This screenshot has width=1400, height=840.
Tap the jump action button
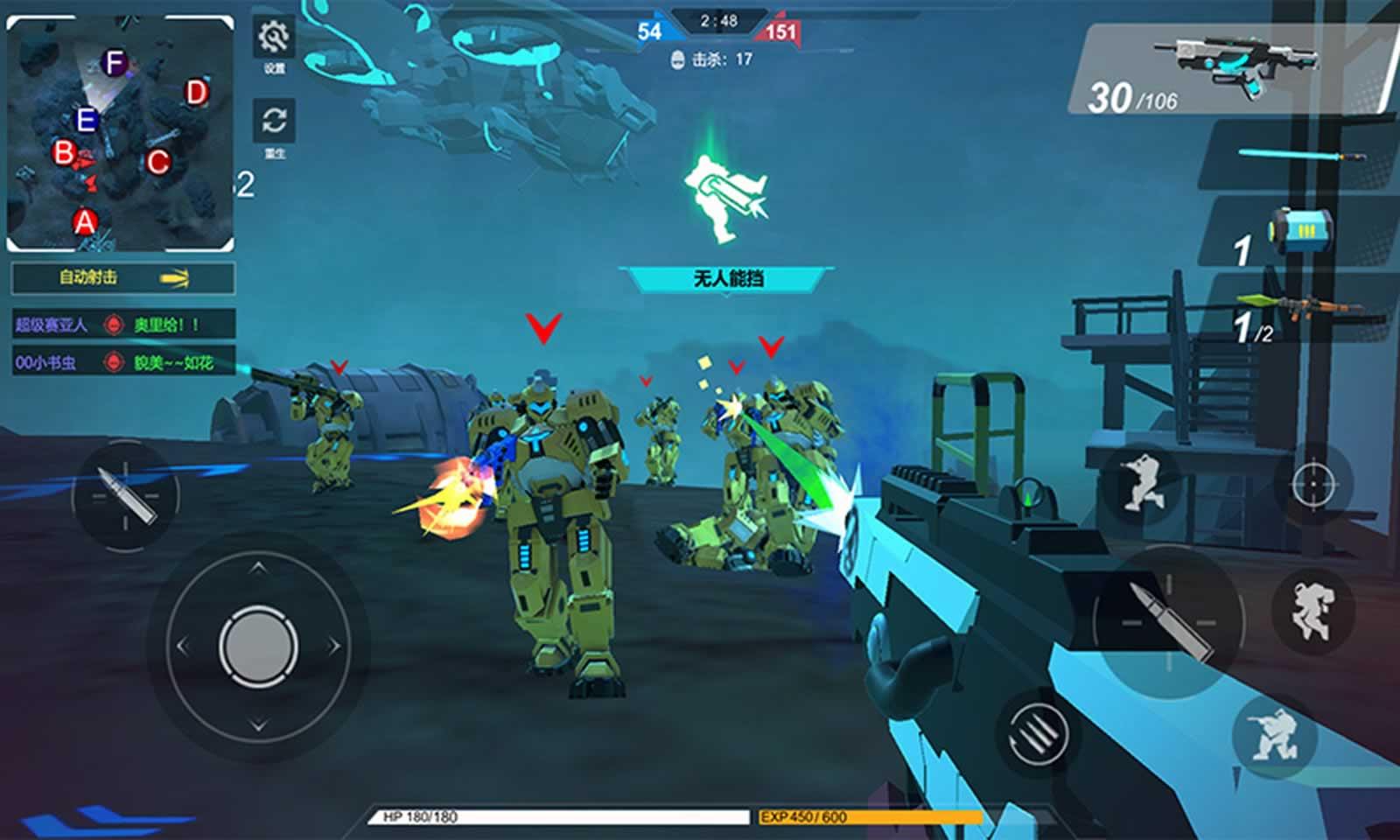pyautogui.click(x=1312, y=608)
